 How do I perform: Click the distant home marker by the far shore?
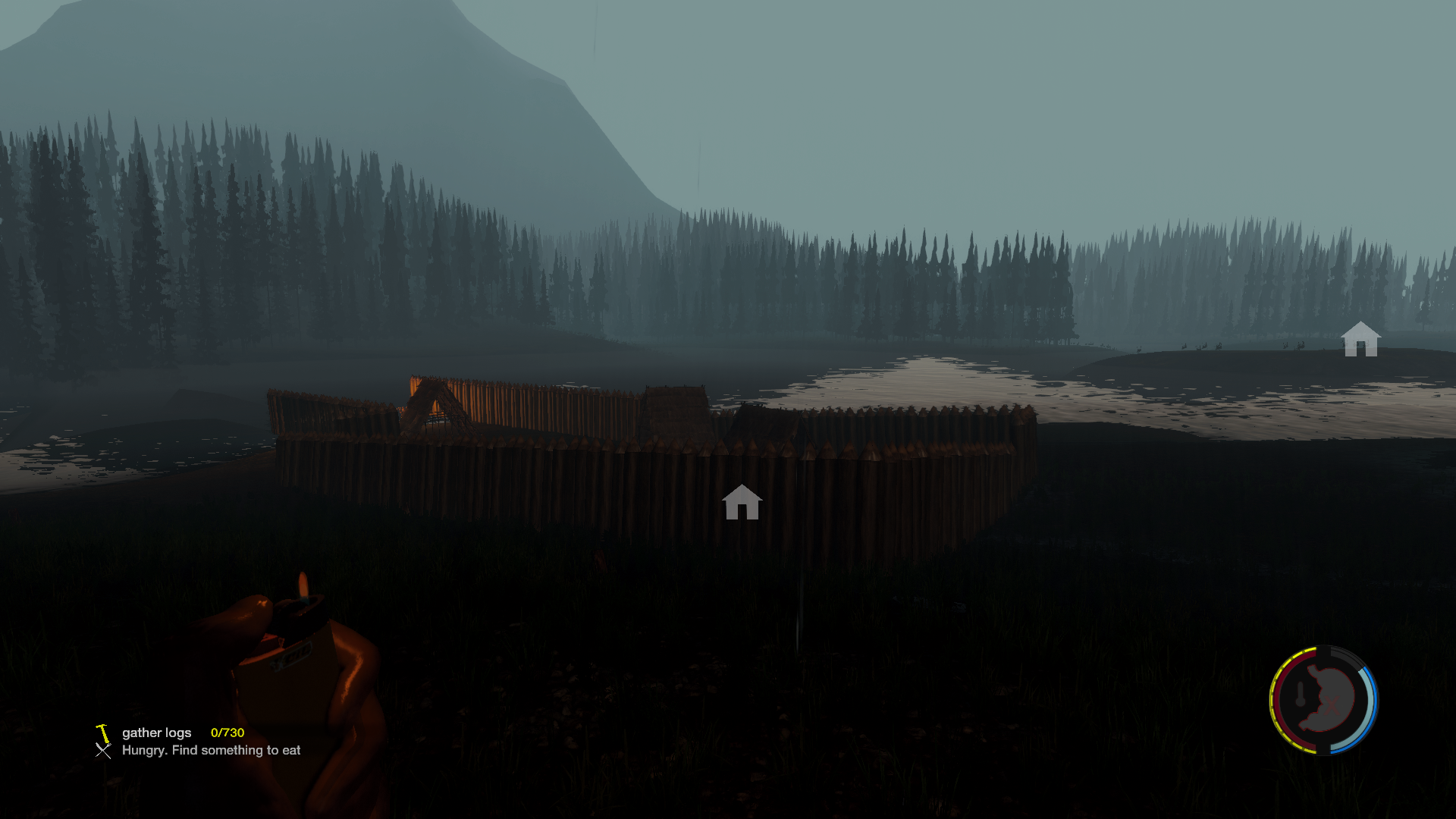[x=1360, y=339]
